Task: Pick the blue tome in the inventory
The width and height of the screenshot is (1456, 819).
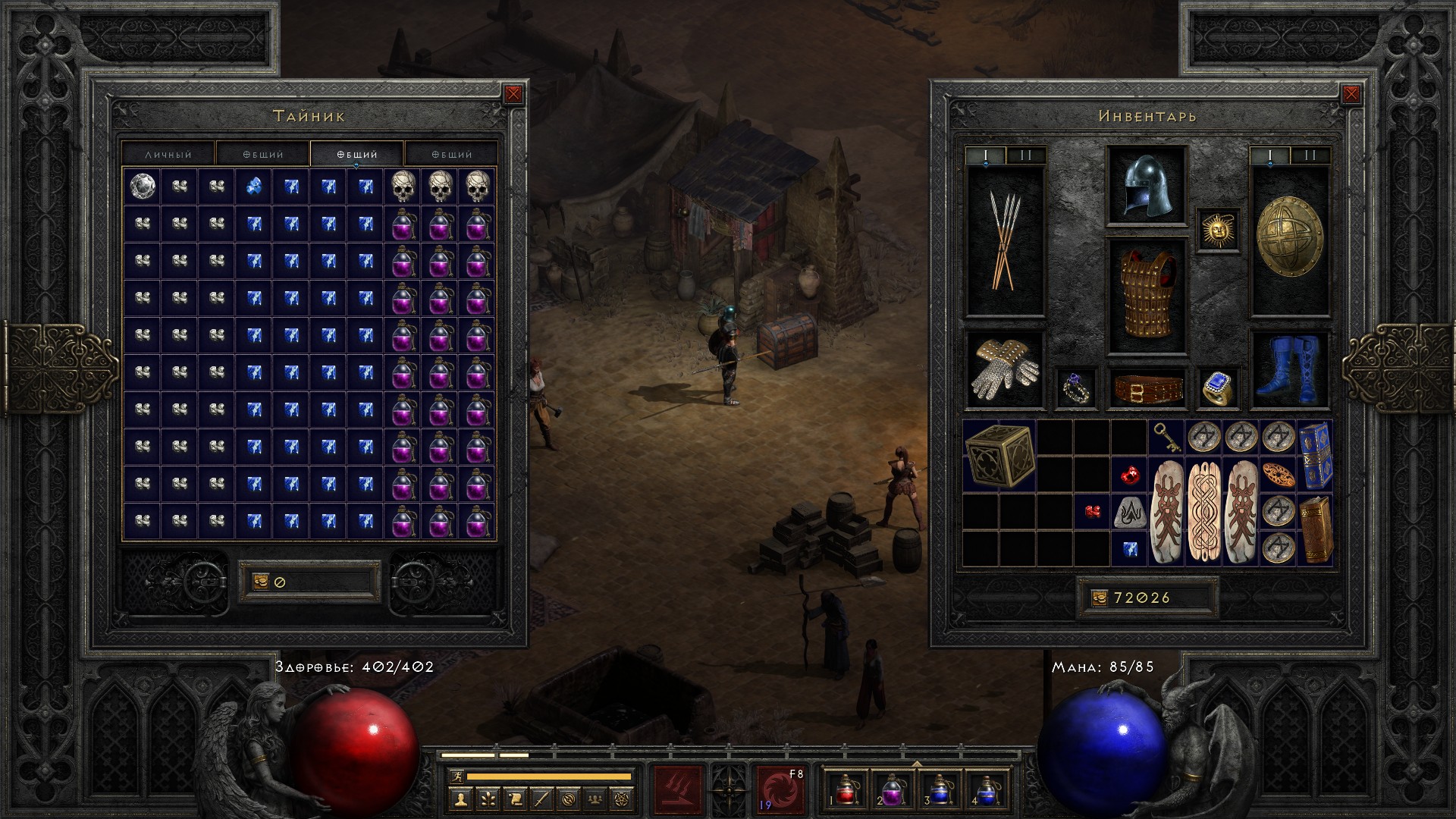Action: coord(1315,455)
